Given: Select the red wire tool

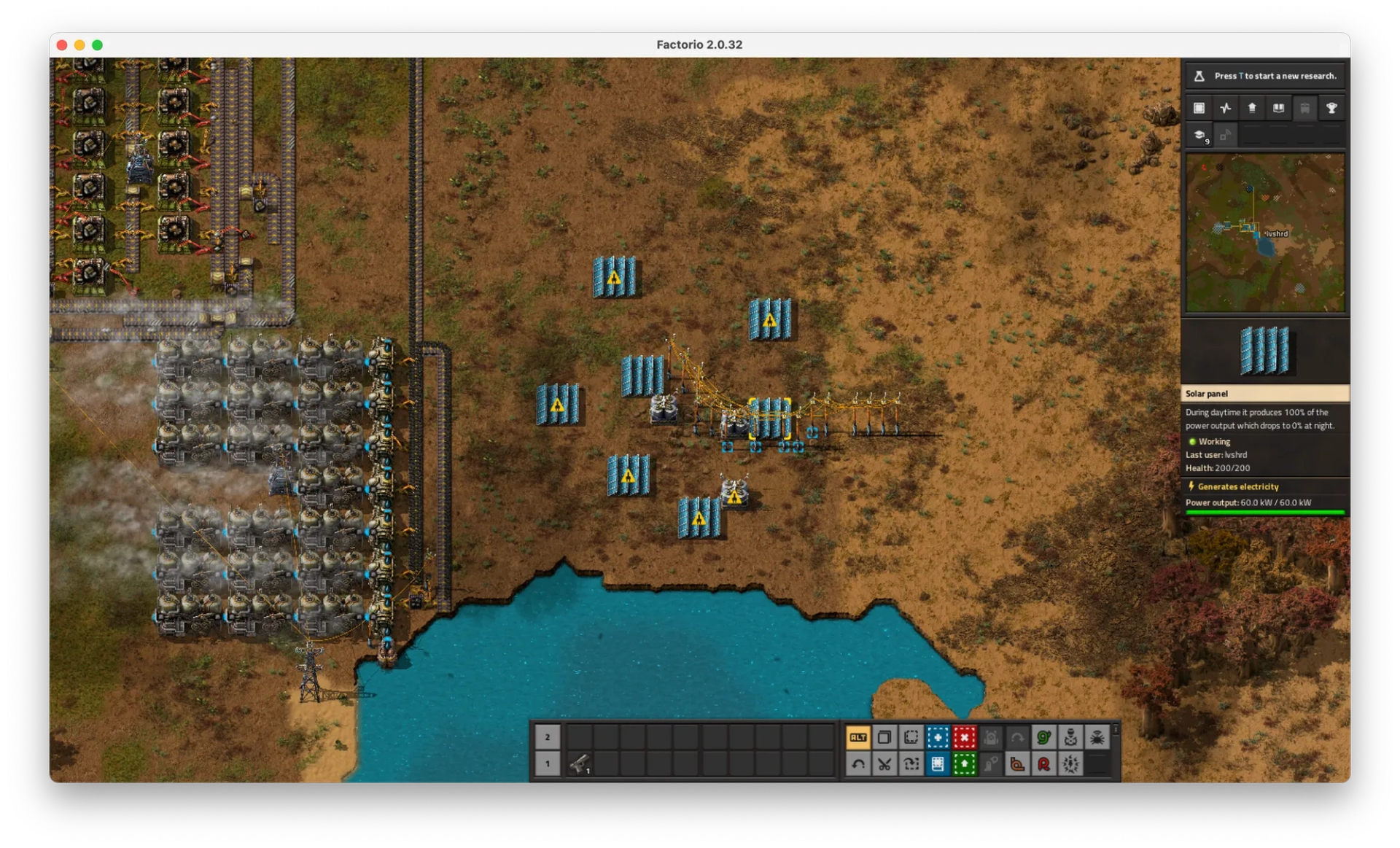Looking at the screenshot, I should tap(1043, 764).
